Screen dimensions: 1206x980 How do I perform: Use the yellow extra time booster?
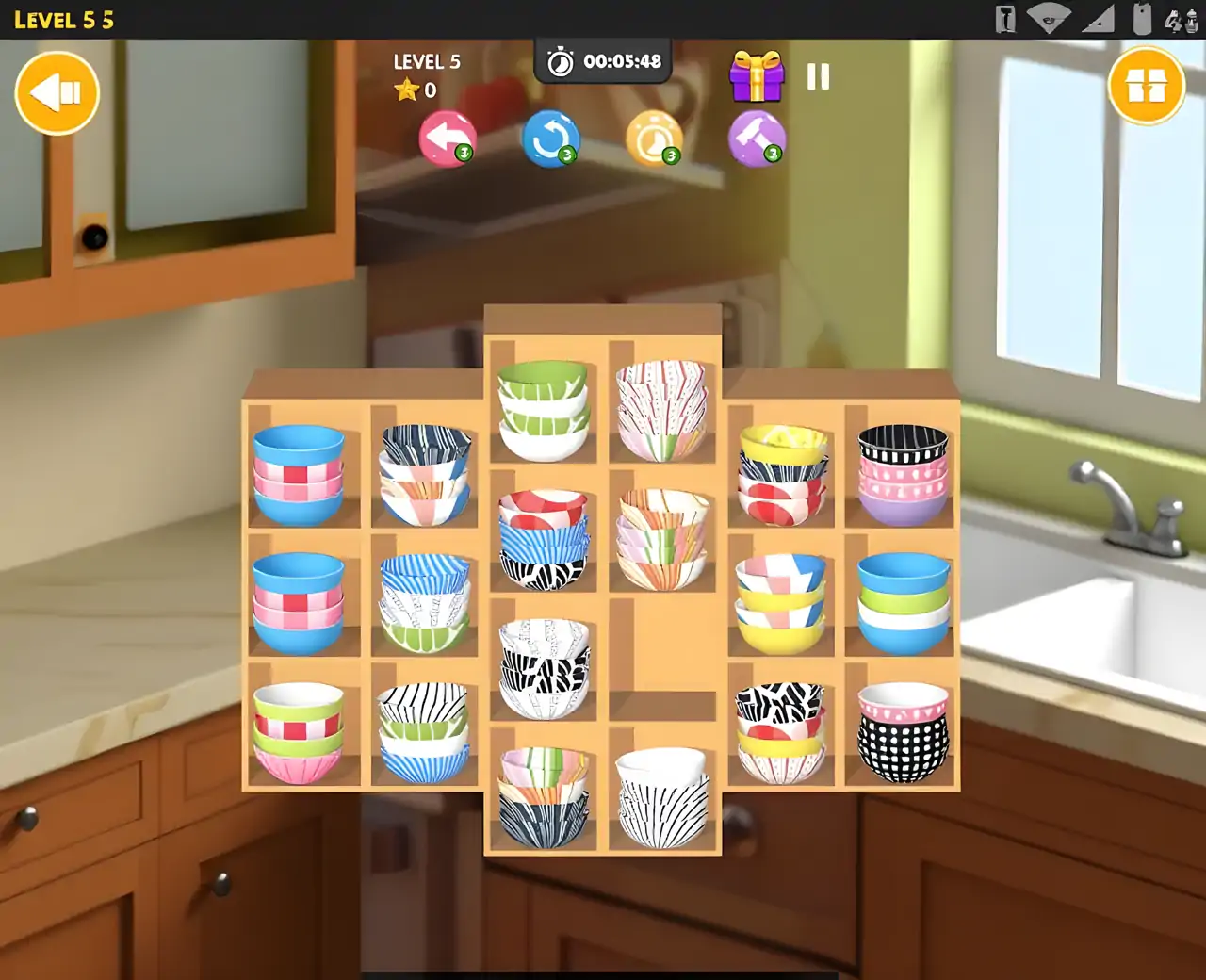click(x=654, y=139)
